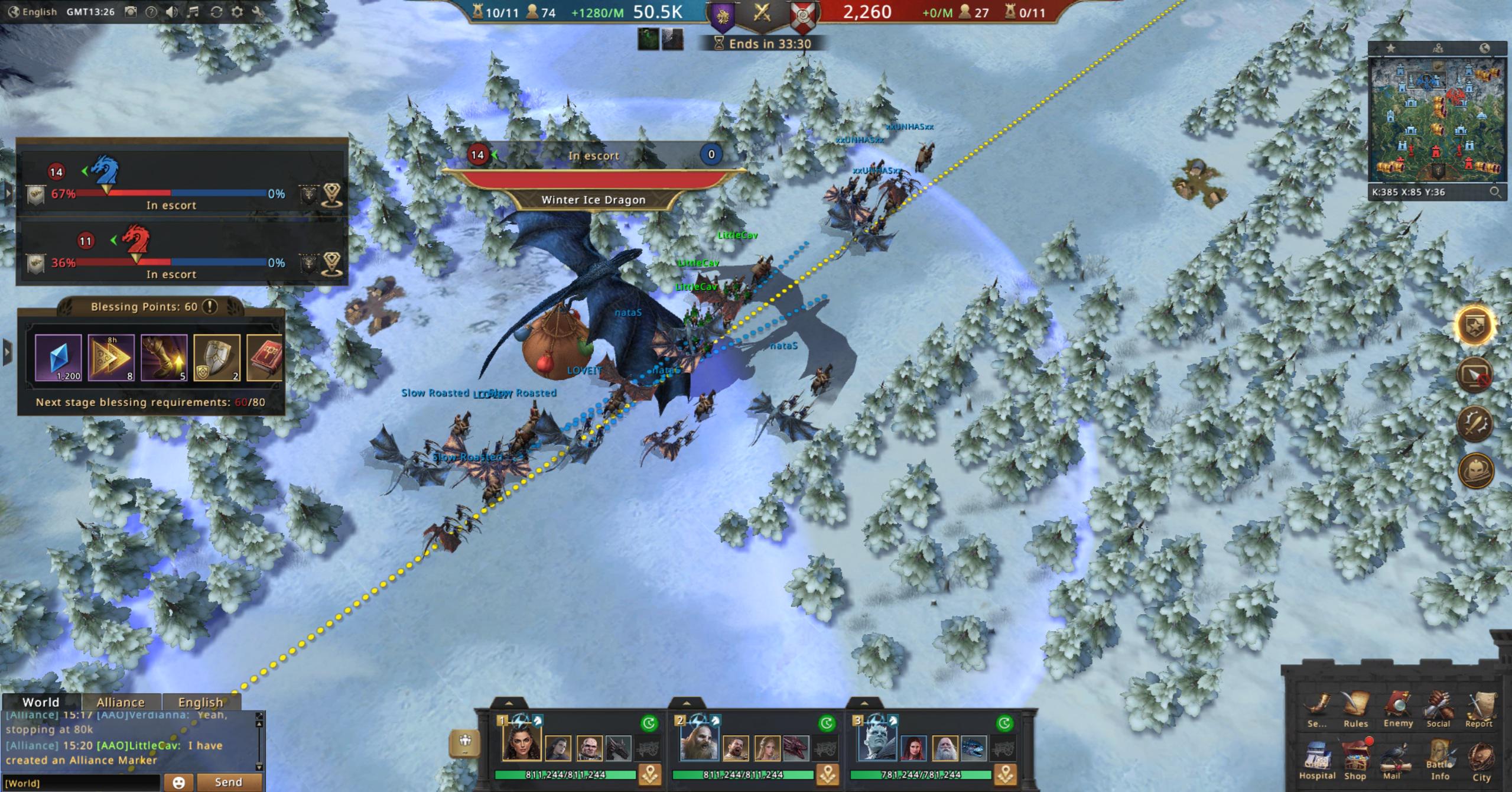Open the emoji picker in chat
Image resolution: width=1512 pixels, height=792 pixels.
point(178,783)
